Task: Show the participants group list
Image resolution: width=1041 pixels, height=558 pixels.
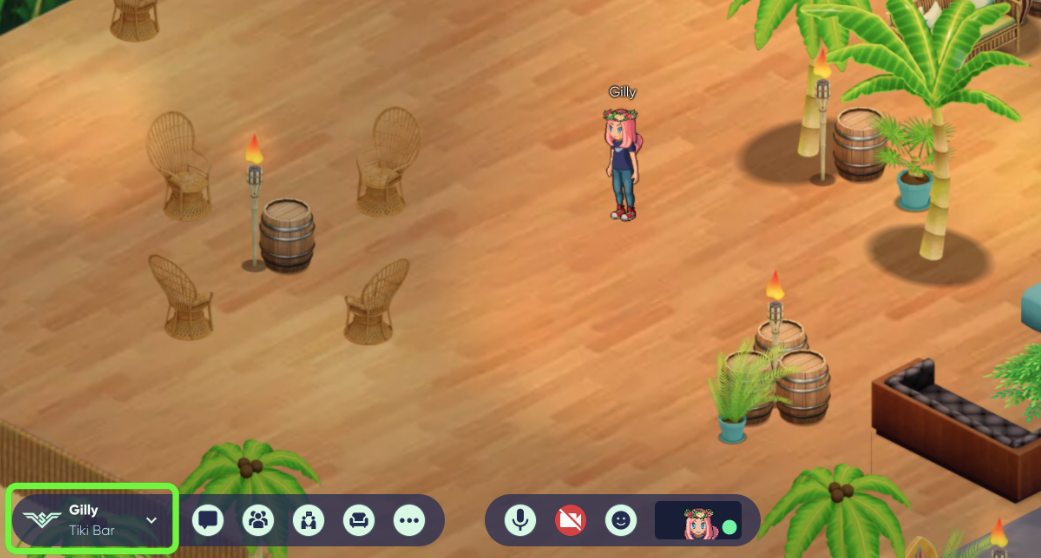Action: [258, 520]
